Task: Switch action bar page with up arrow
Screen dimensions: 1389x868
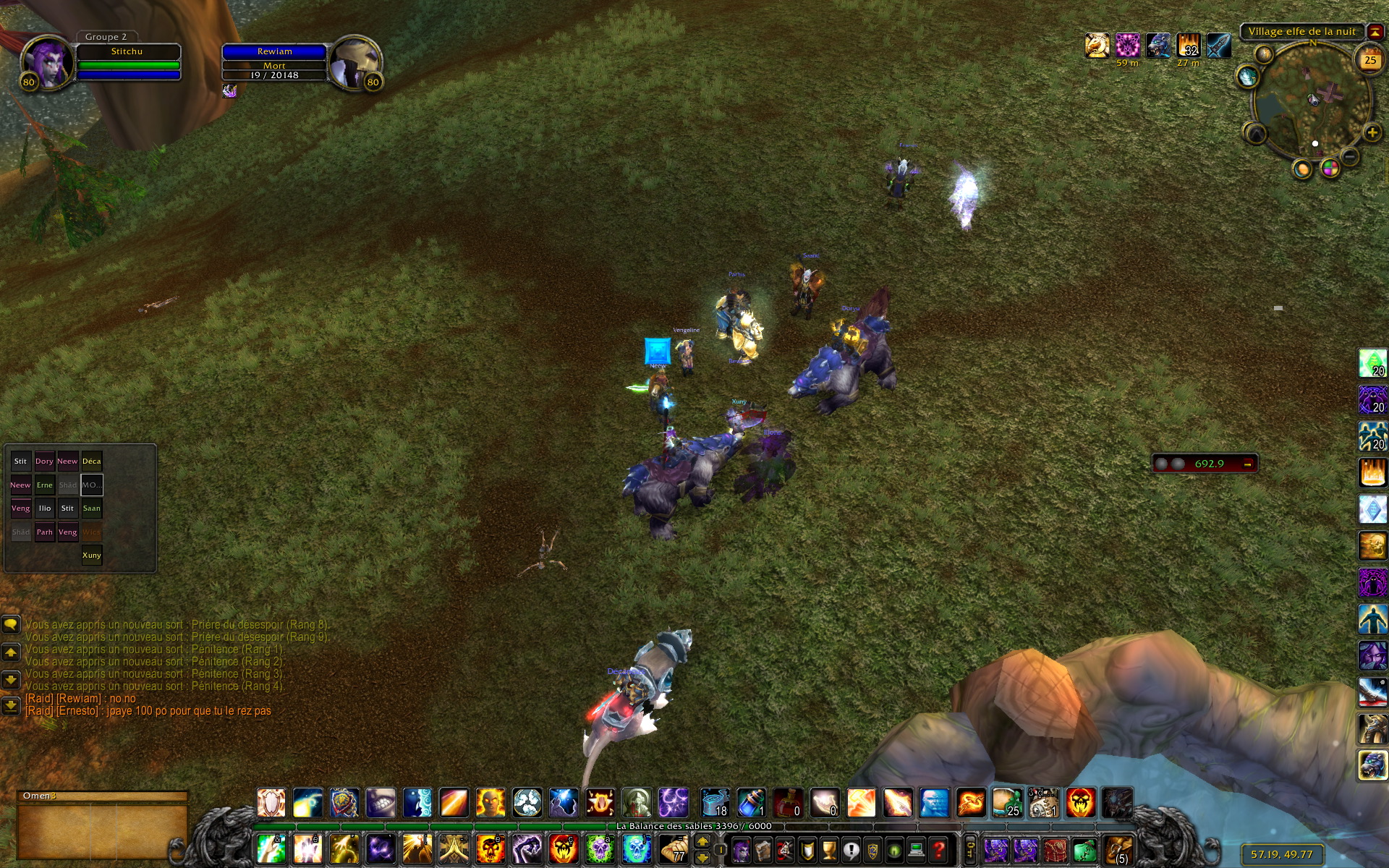Action: tap(702, 842)
